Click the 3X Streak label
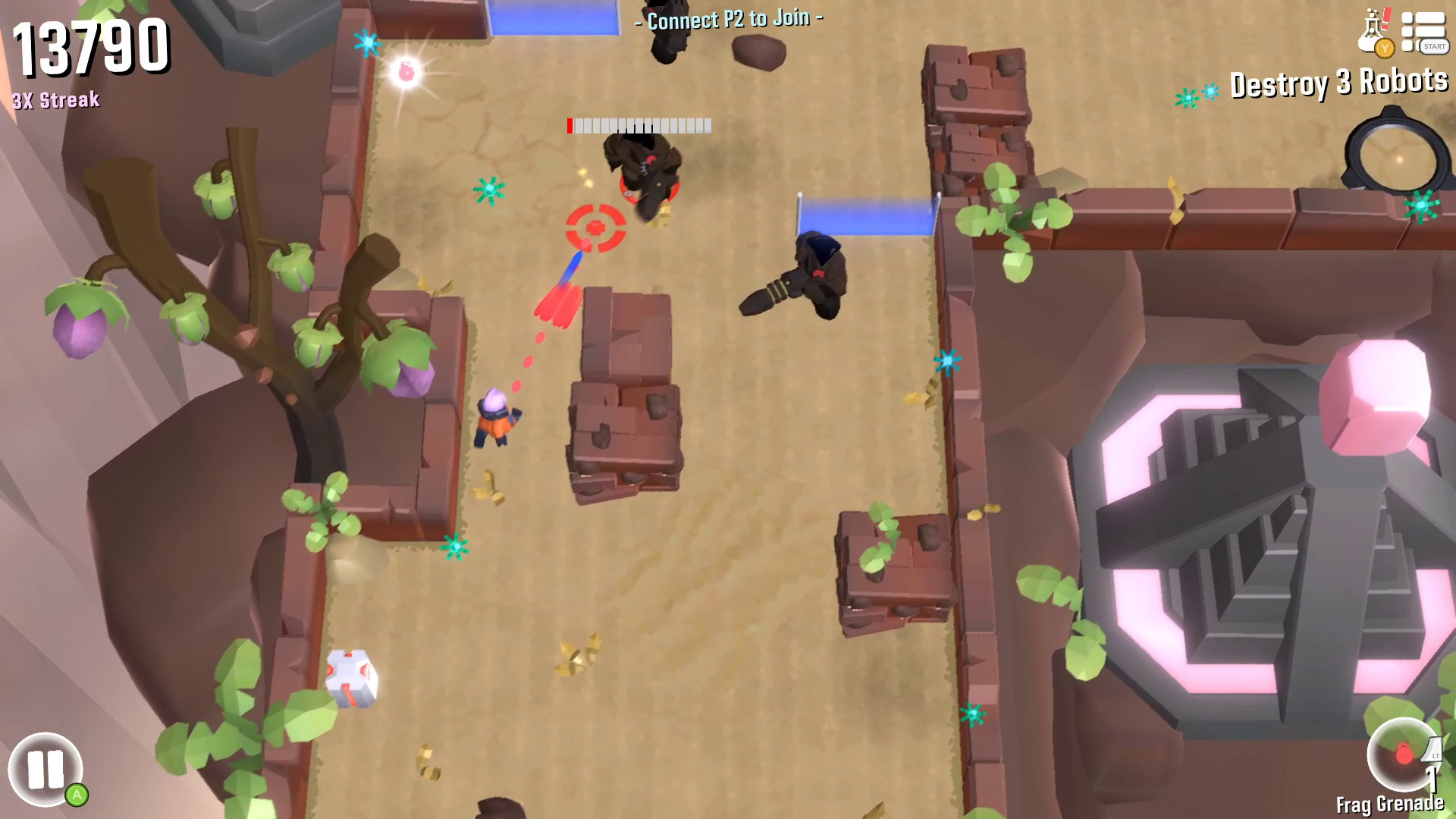This screenshot has width=1456, height=819. (54, 98)
